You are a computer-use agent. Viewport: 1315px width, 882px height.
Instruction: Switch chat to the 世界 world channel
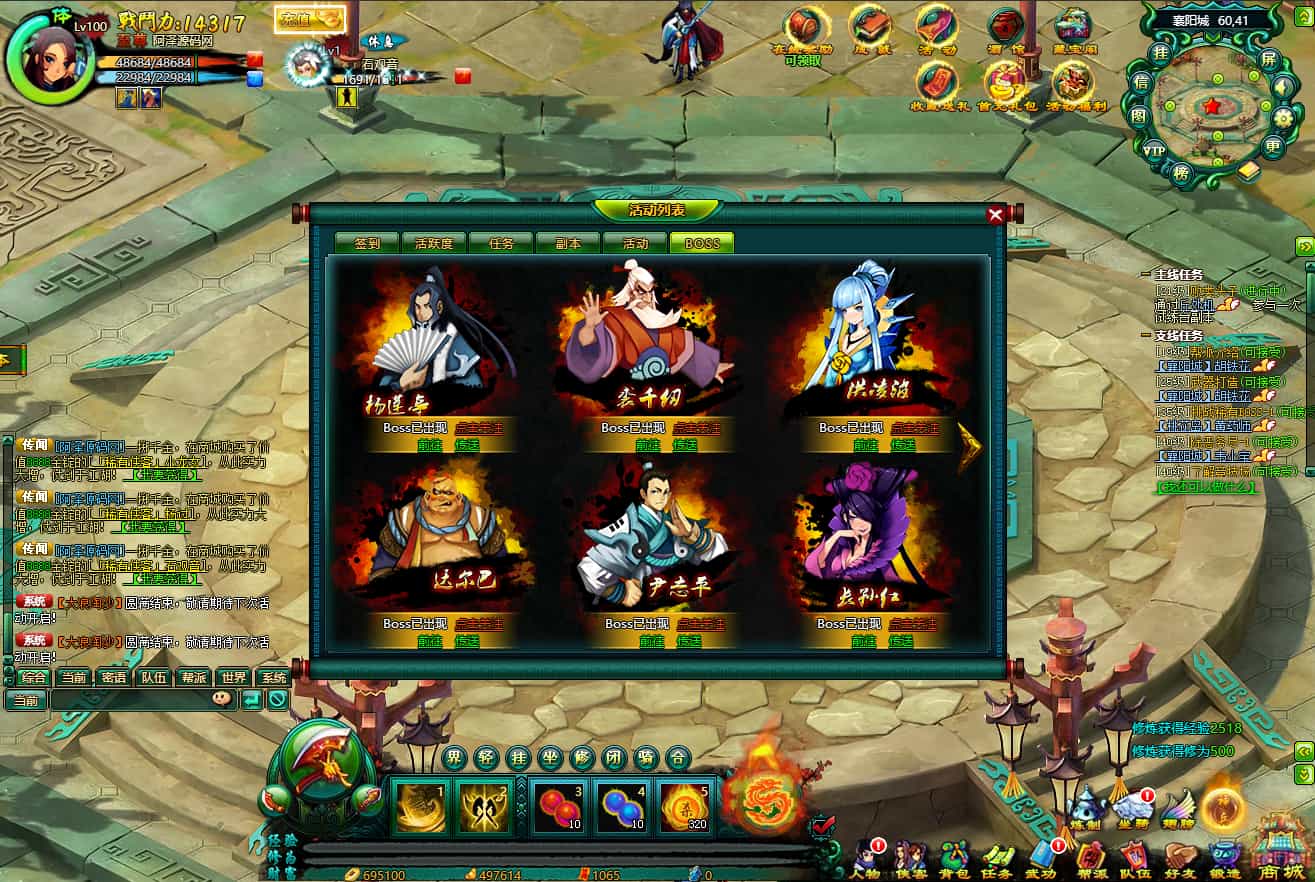coord(233,677)
